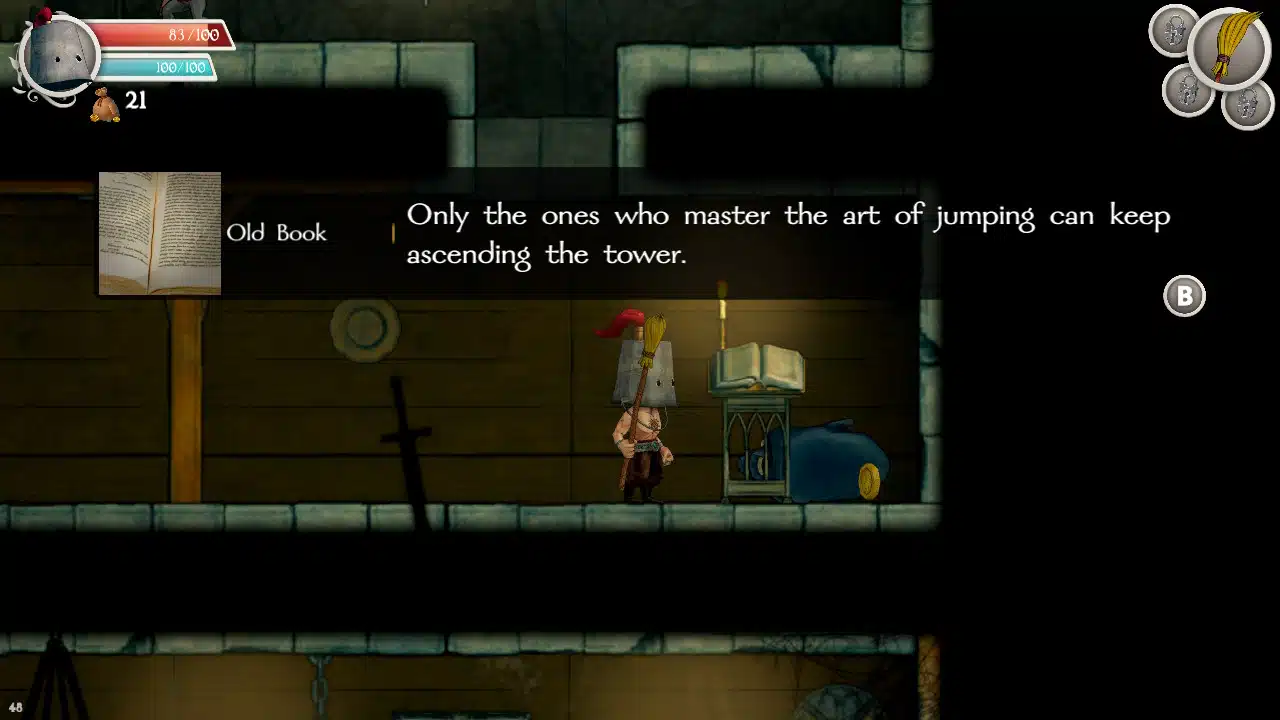Open the gold coin pouch icon

tap(105, 104)
